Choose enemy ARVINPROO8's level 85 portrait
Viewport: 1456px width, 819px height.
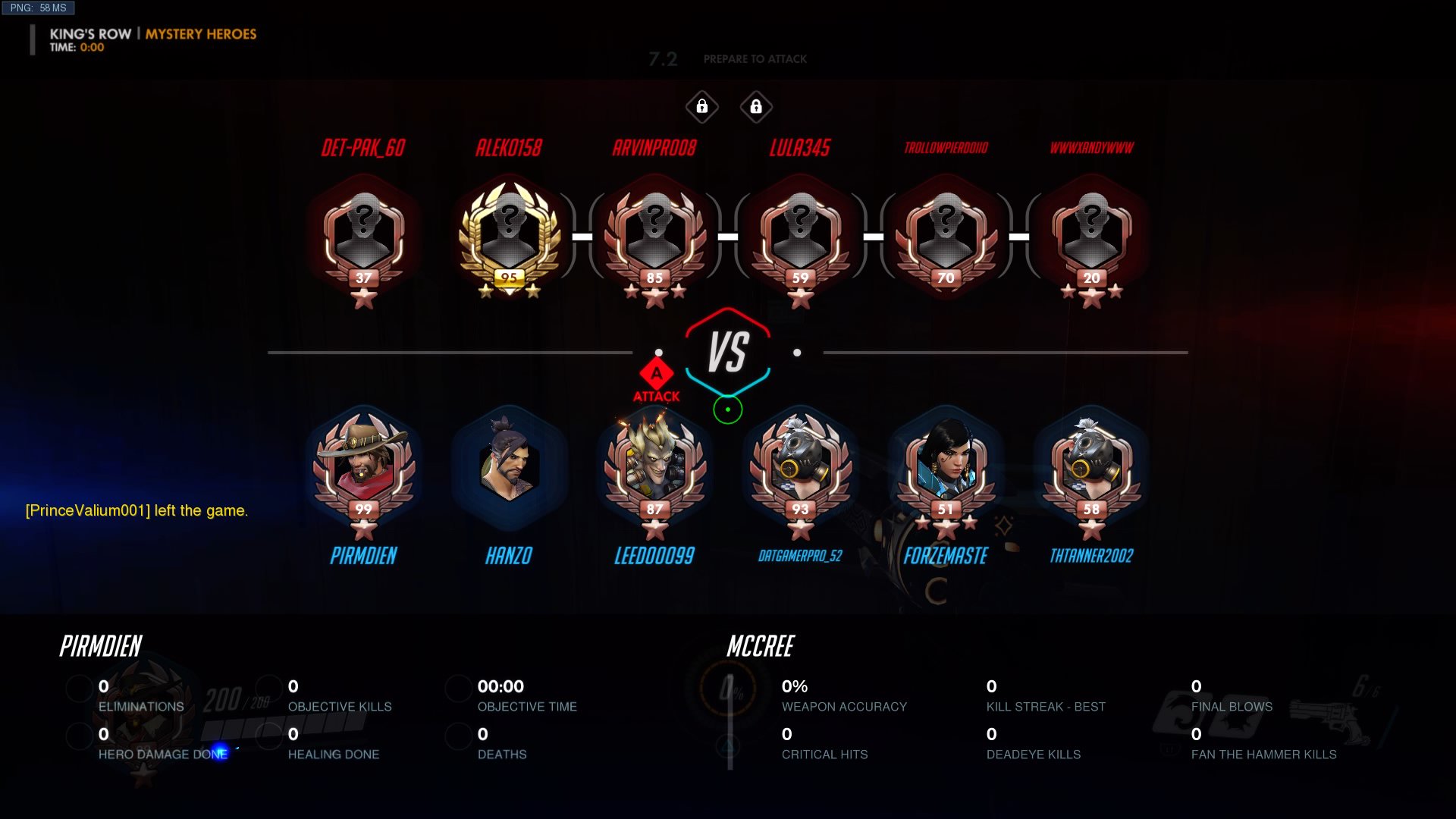(654, 233)
